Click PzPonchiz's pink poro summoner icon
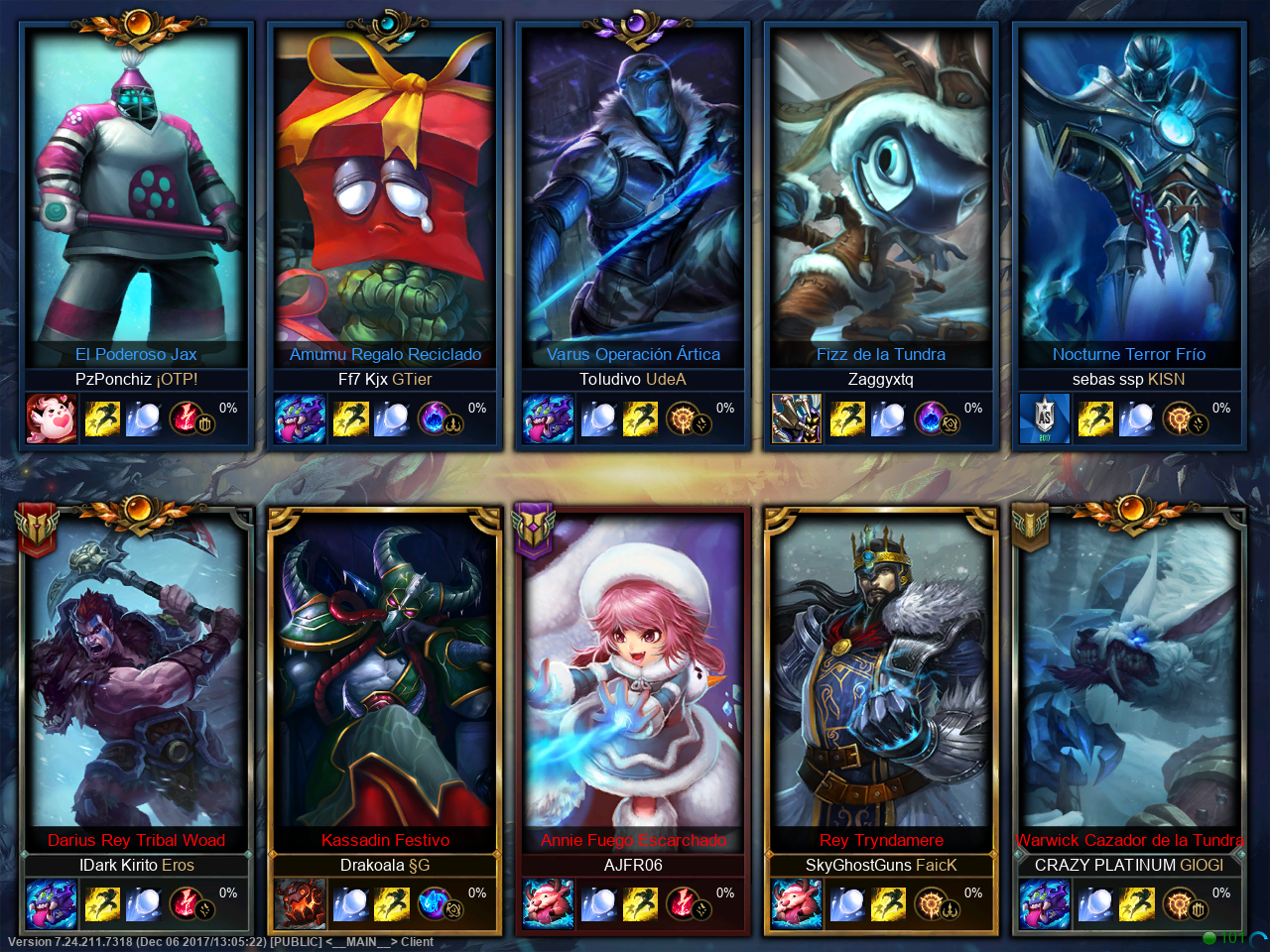 click(52, 418)
